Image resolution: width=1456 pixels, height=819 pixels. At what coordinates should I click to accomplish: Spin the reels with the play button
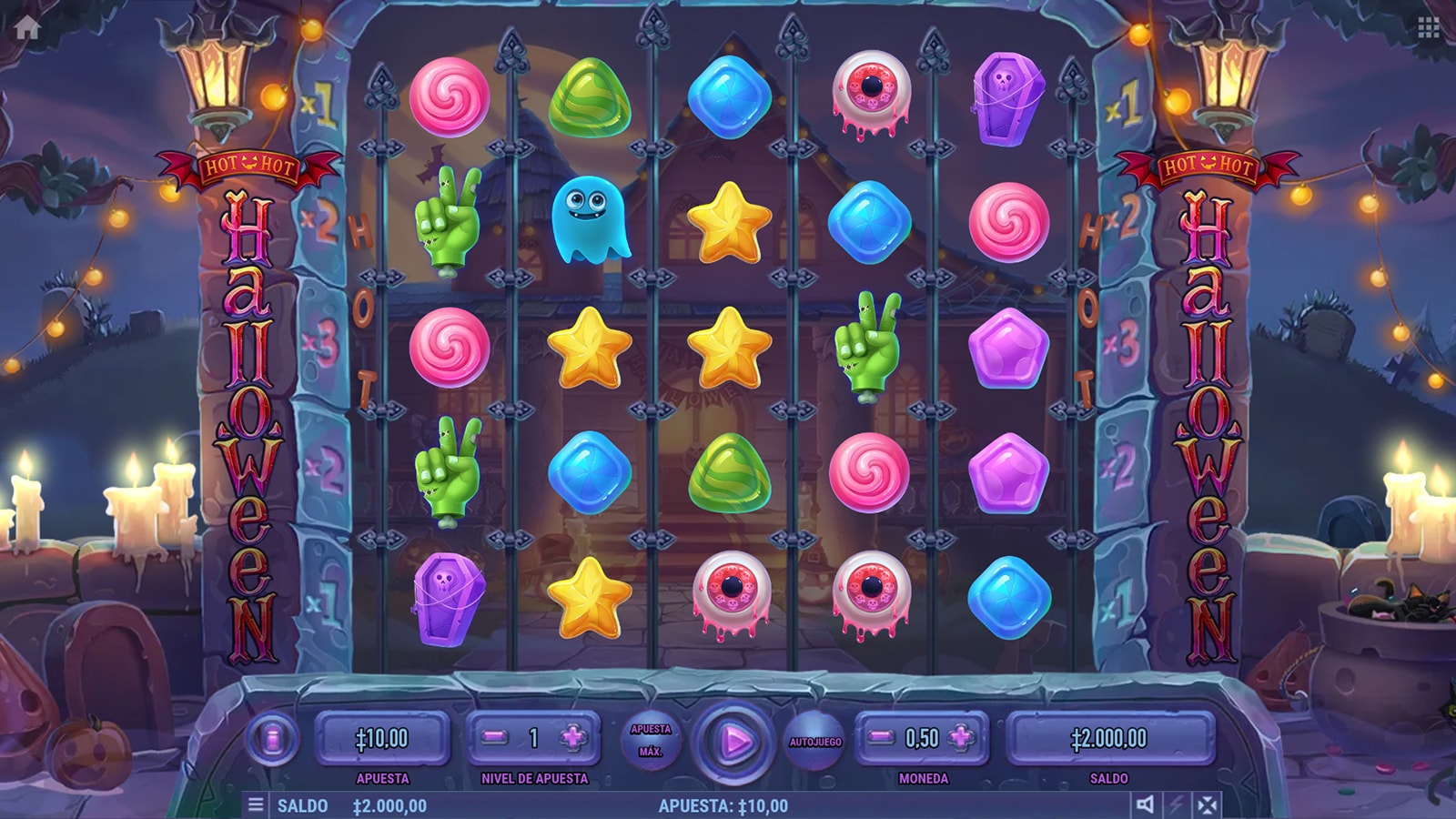733,742
